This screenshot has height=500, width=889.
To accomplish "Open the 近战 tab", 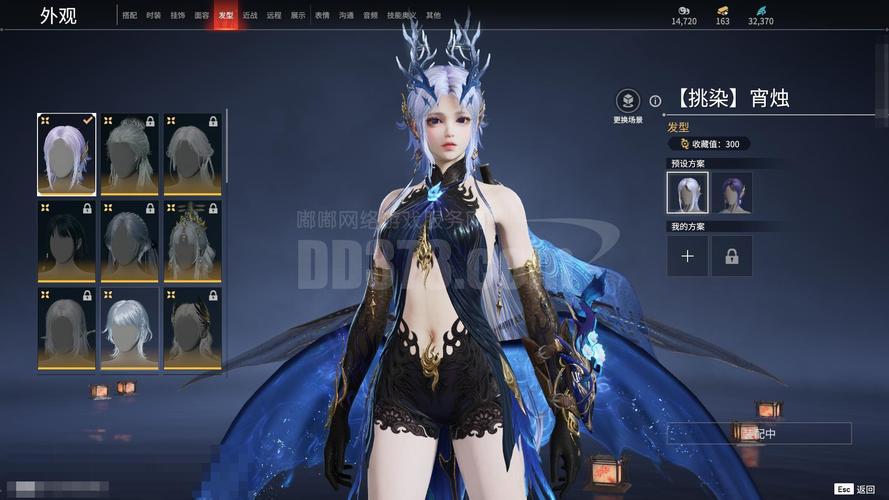I will tap(250, 16).
